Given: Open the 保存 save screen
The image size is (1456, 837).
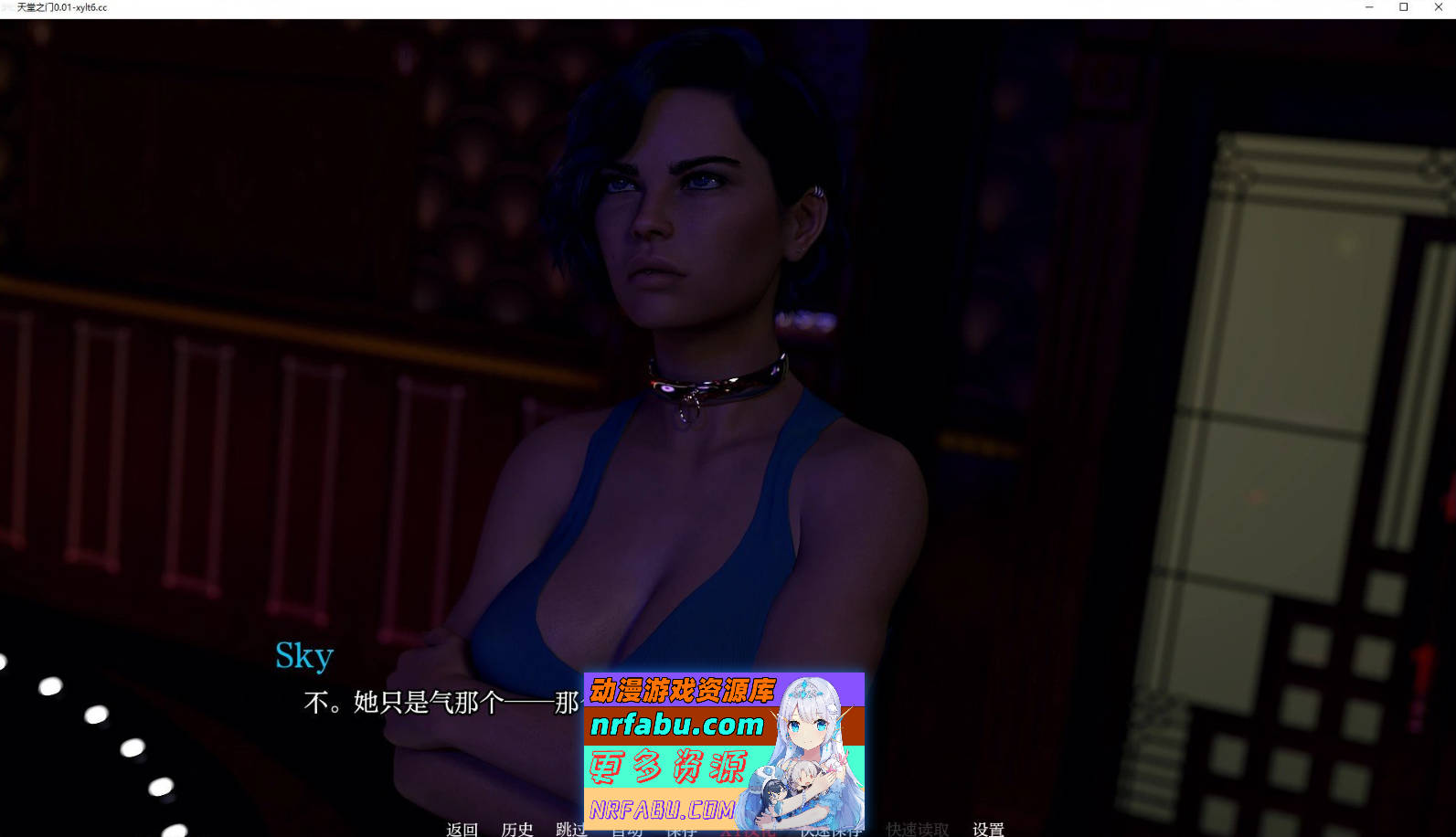Looking at the screenshot, I should pos(683,830).
